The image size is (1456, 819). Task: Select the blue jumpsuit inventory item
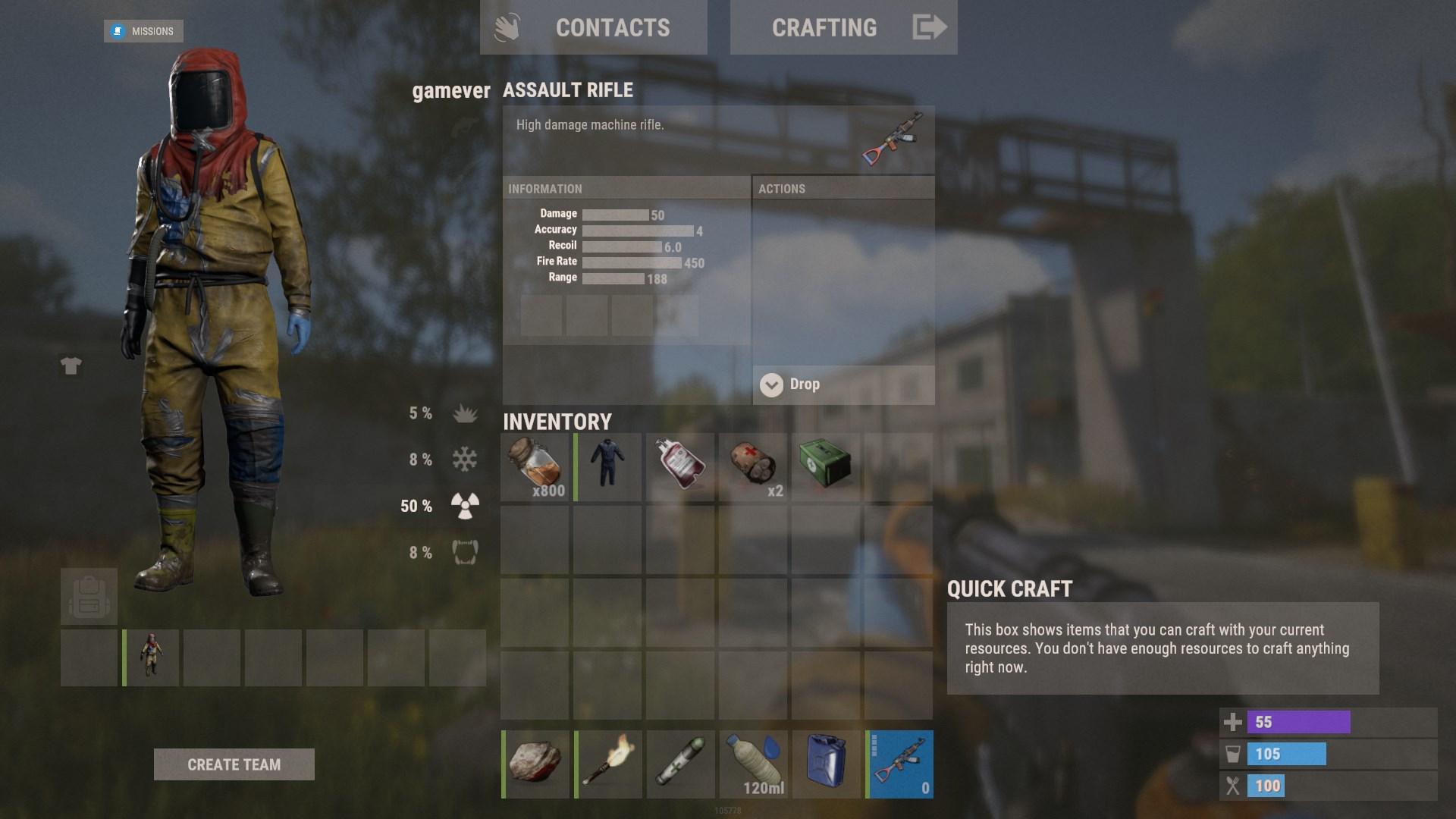(x=607, y=467)
